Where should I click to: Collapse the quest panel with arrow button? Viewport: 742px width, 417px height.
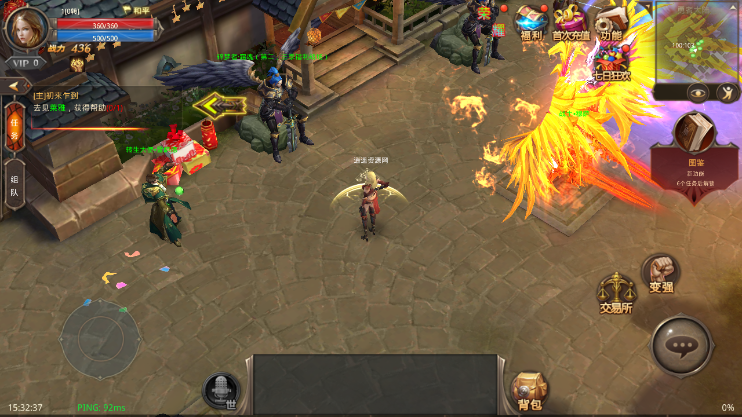pyautogui.click(x=14, y=86)
